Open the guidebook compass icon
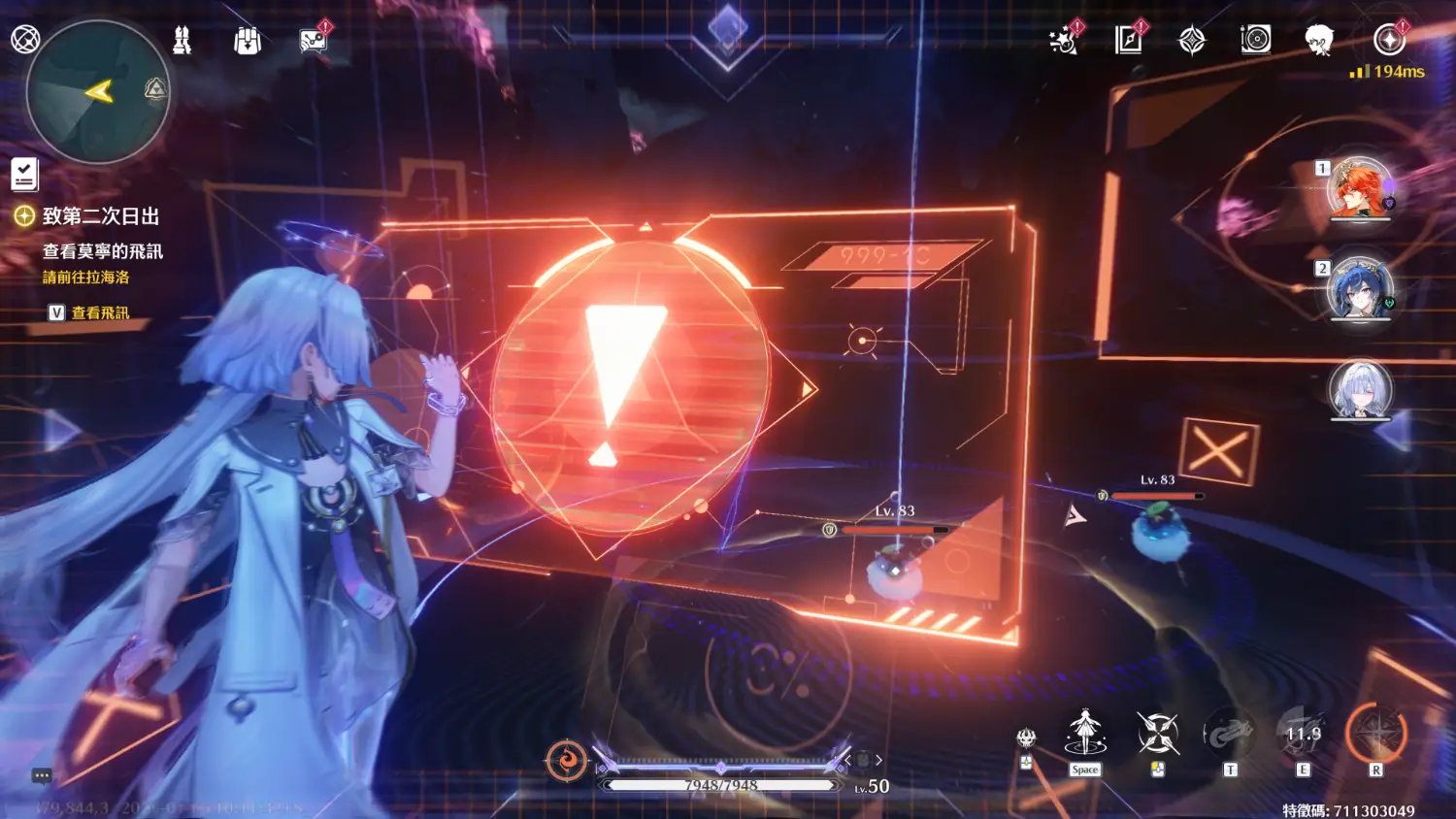 [1128, 41]
